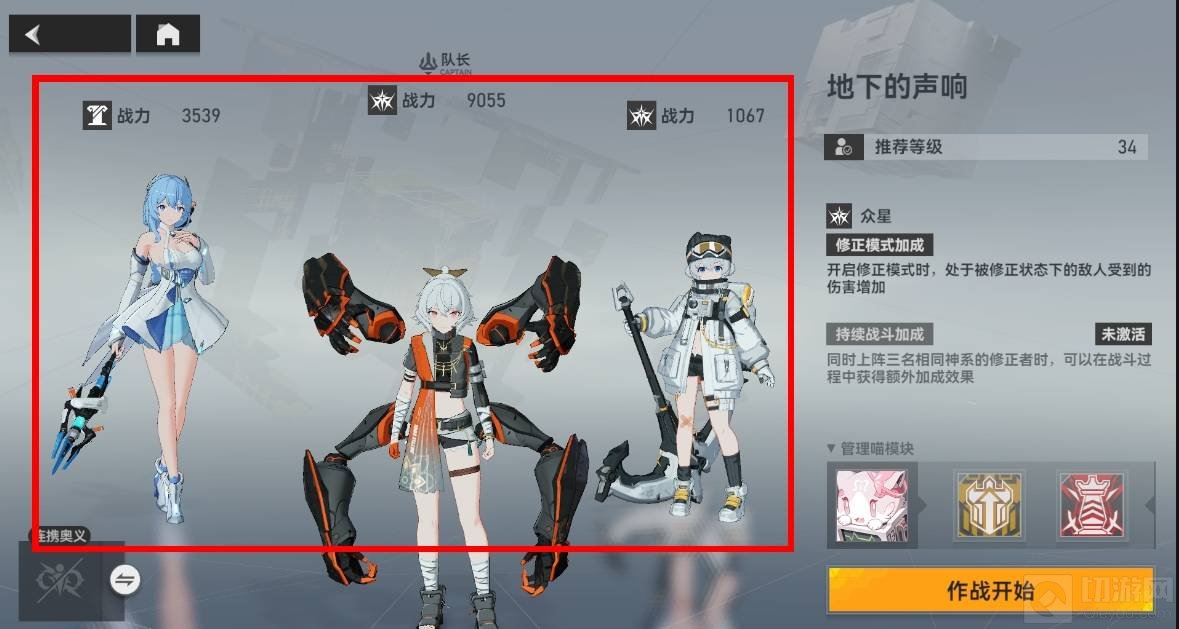
Task: Swap using the round exchange arrows button
Action: 125,580
